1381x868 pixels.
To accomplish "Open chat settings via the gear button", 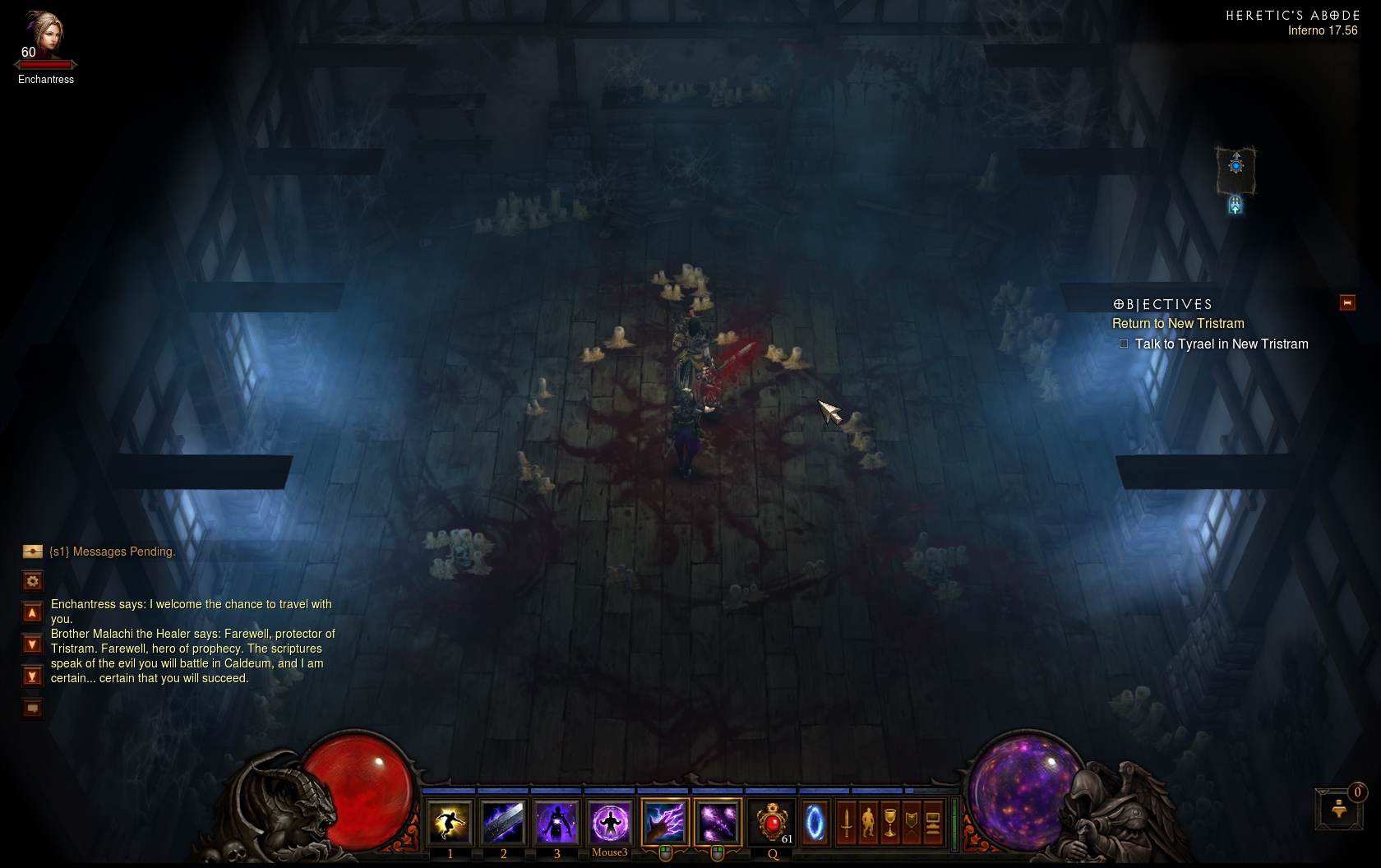I will 33,582.
